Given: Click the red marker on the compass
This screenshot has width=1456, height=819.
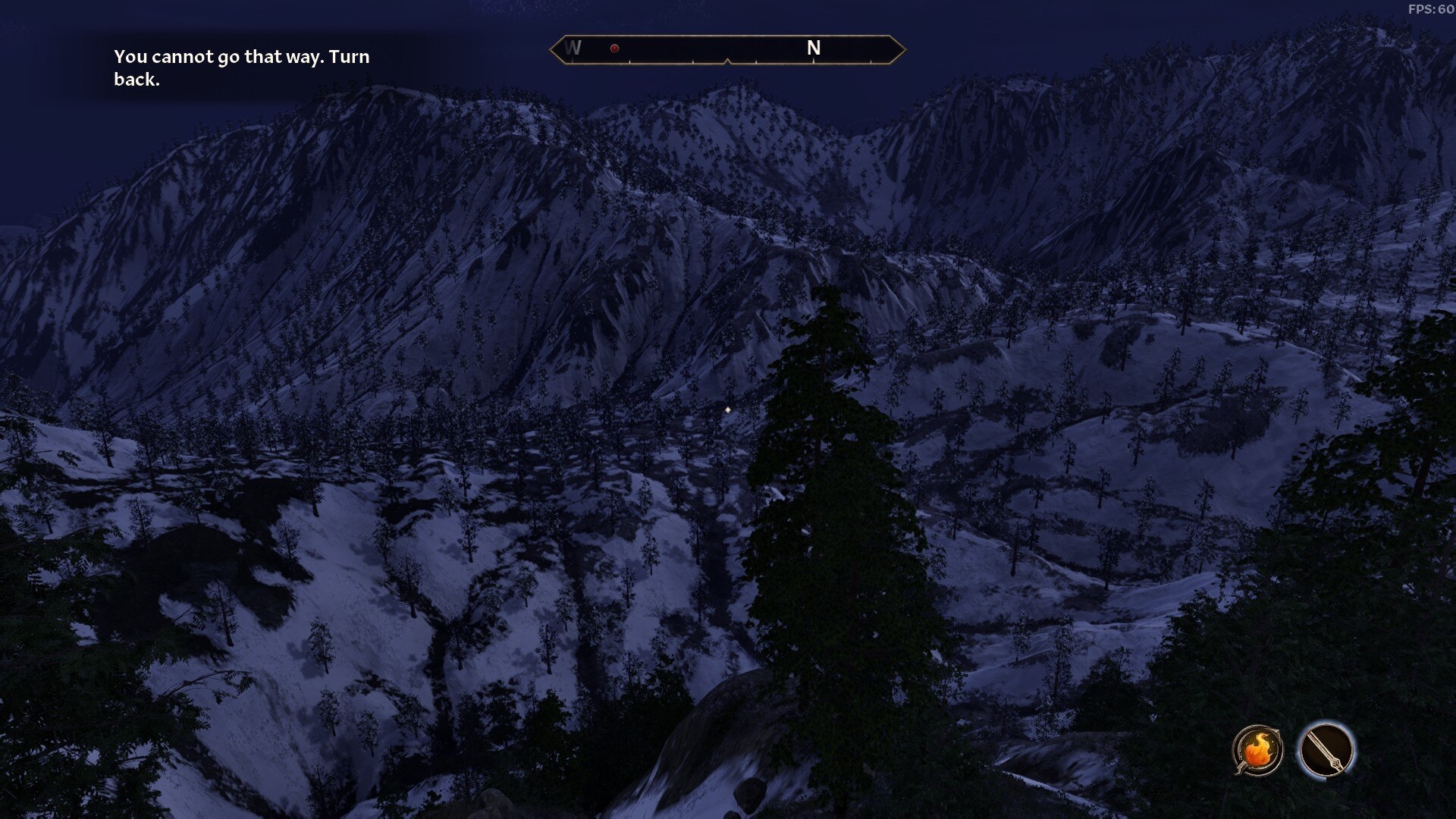Looking at the screenshot, I should coord(614,49).
